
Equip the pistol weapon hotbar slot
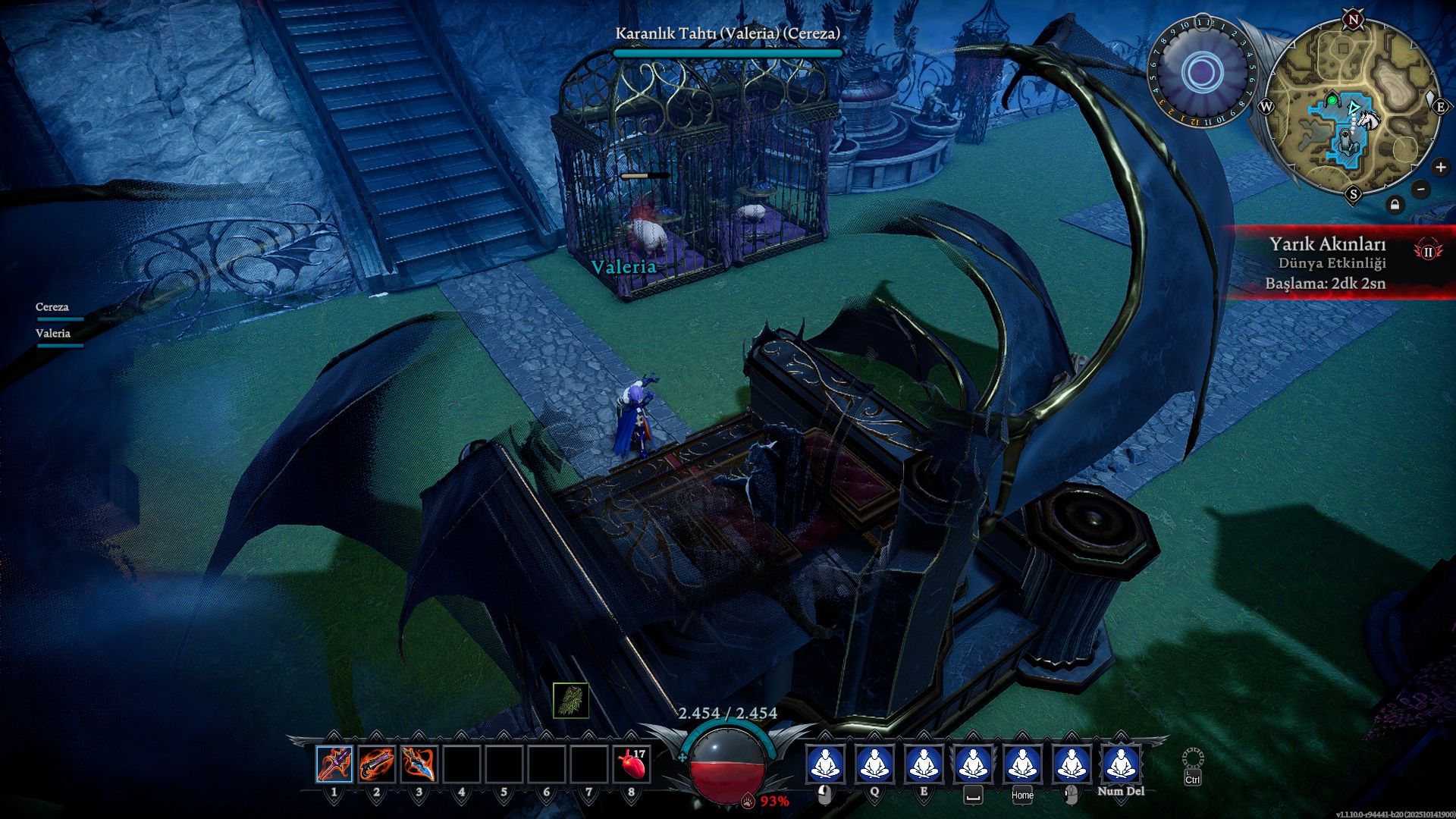pos(377,764)
